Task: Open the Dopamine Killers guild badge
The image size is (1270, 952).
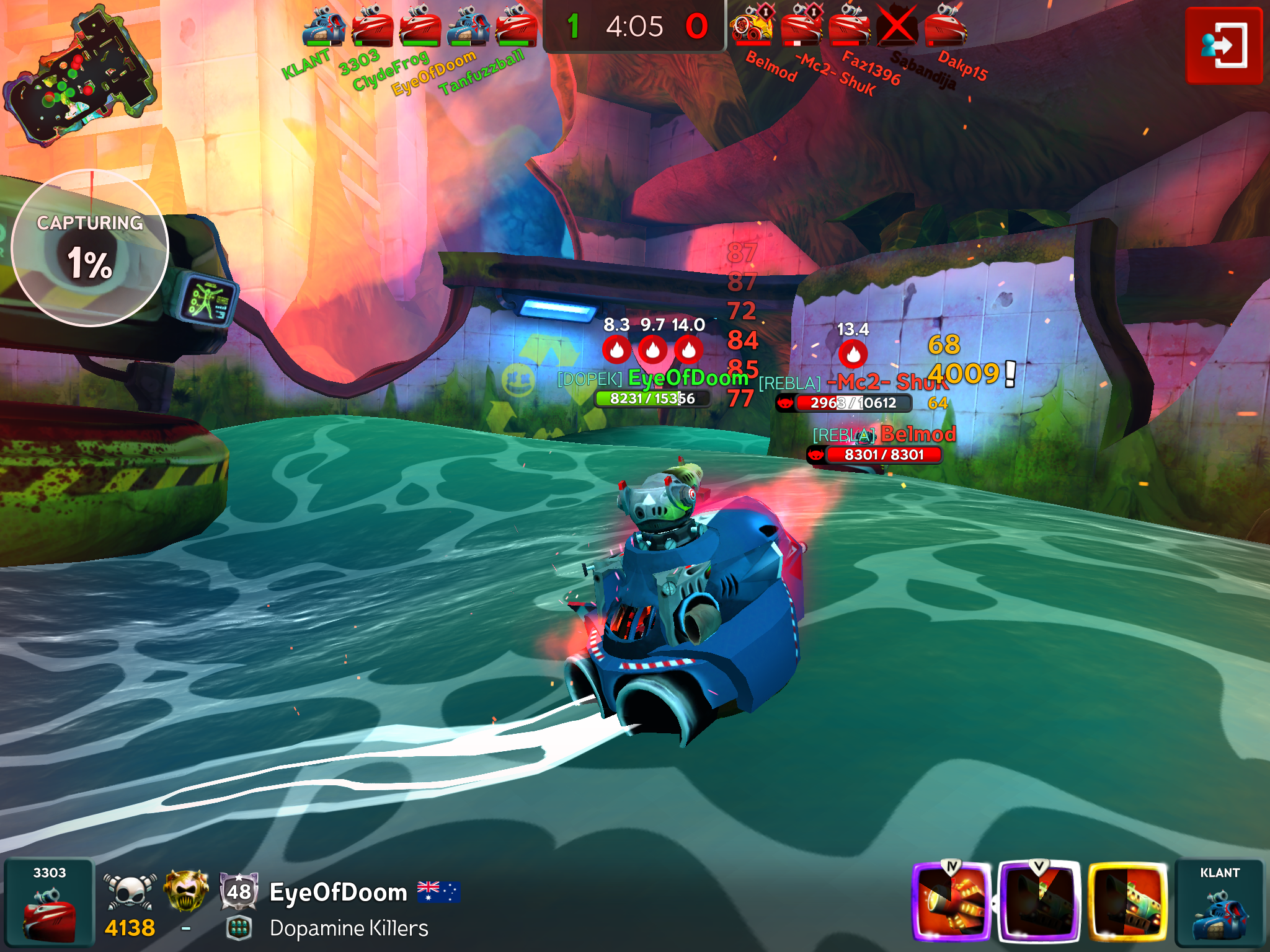Action: (x=239, y=928)
